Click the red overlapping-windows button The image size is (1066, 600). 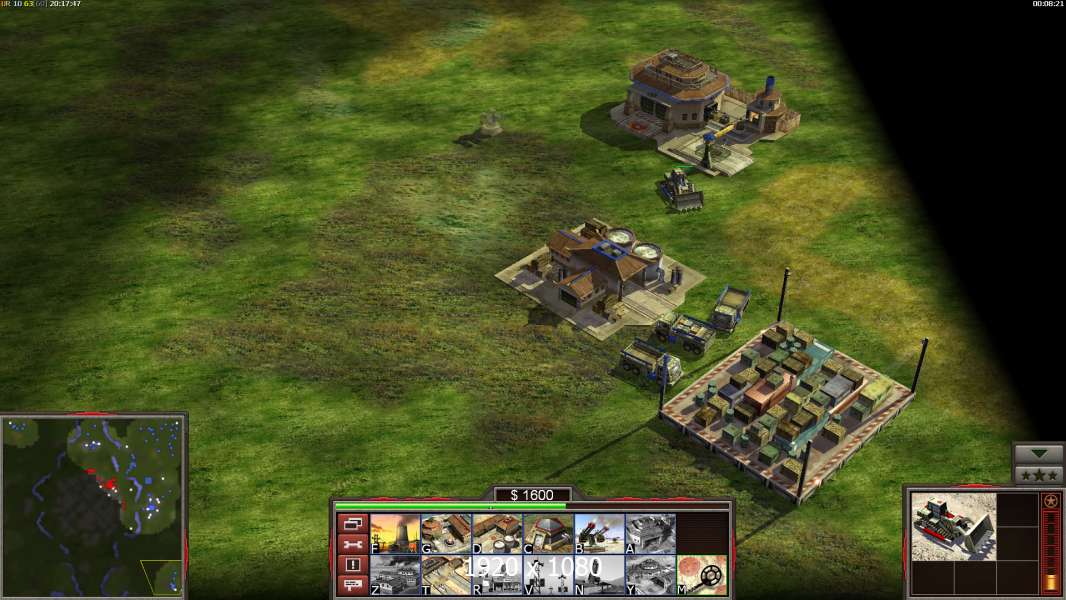(351, 523)
